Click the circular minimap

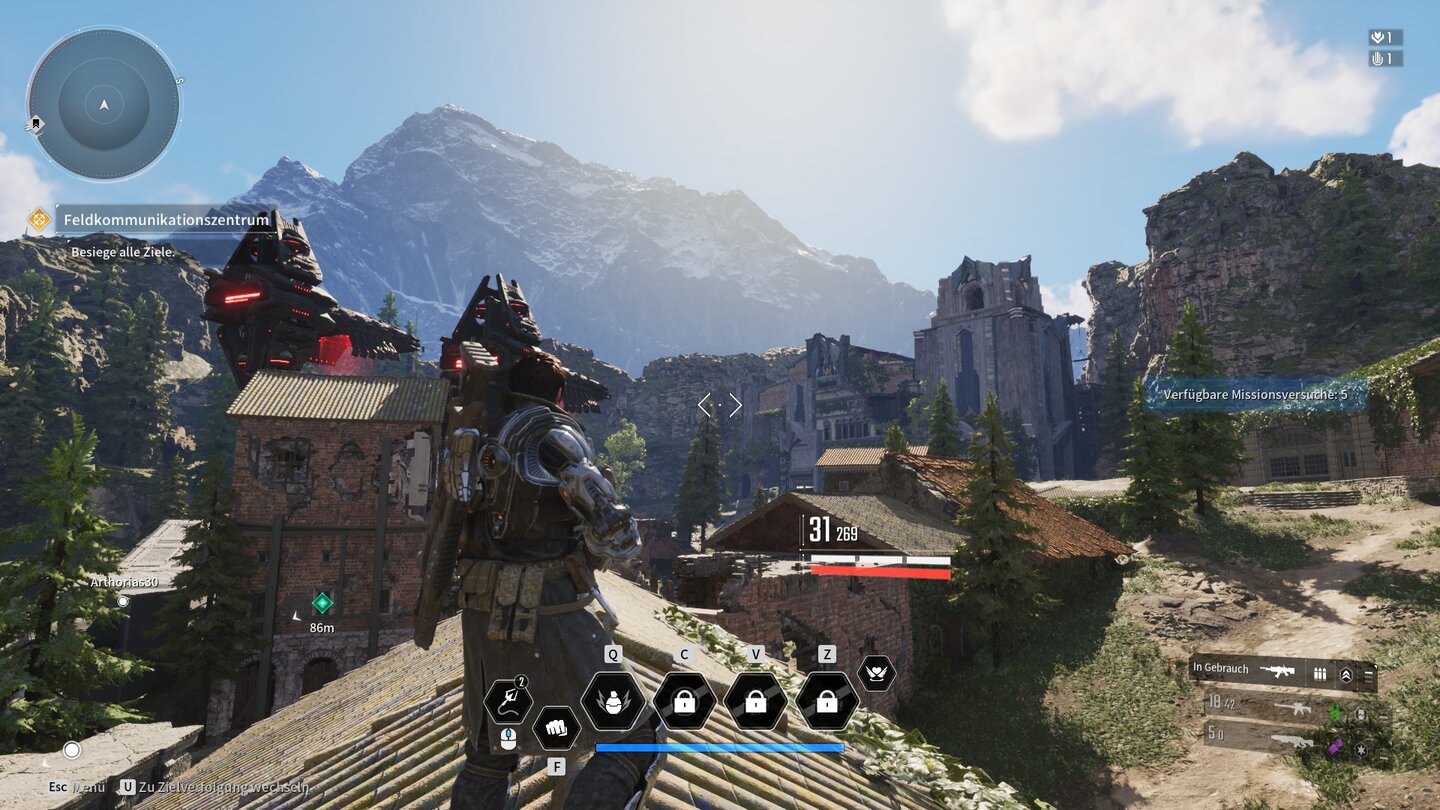104,104
